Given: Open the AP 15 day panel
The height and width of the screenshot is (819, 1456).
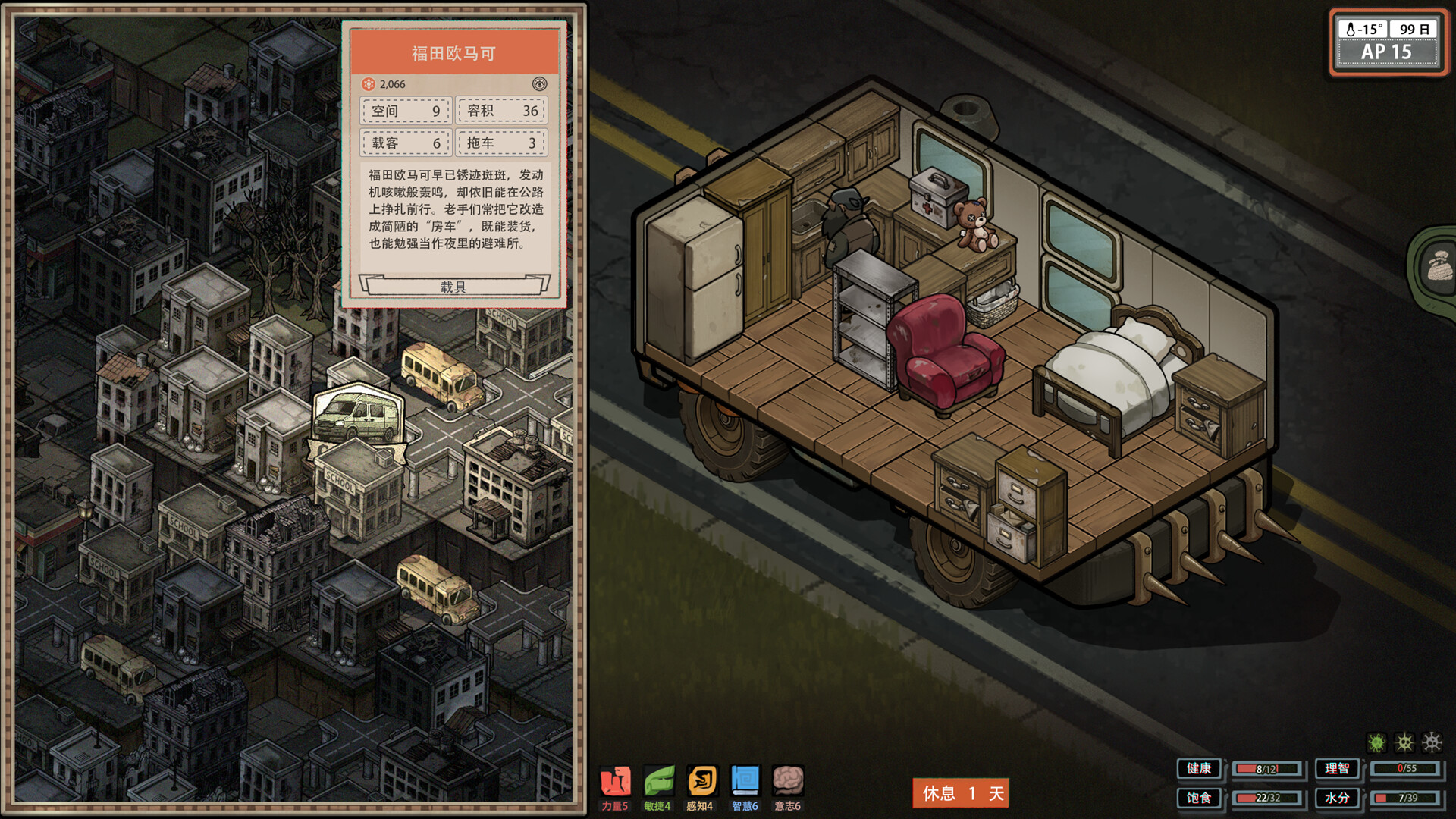Looking at the screenshot, I should click(1387, 43).
